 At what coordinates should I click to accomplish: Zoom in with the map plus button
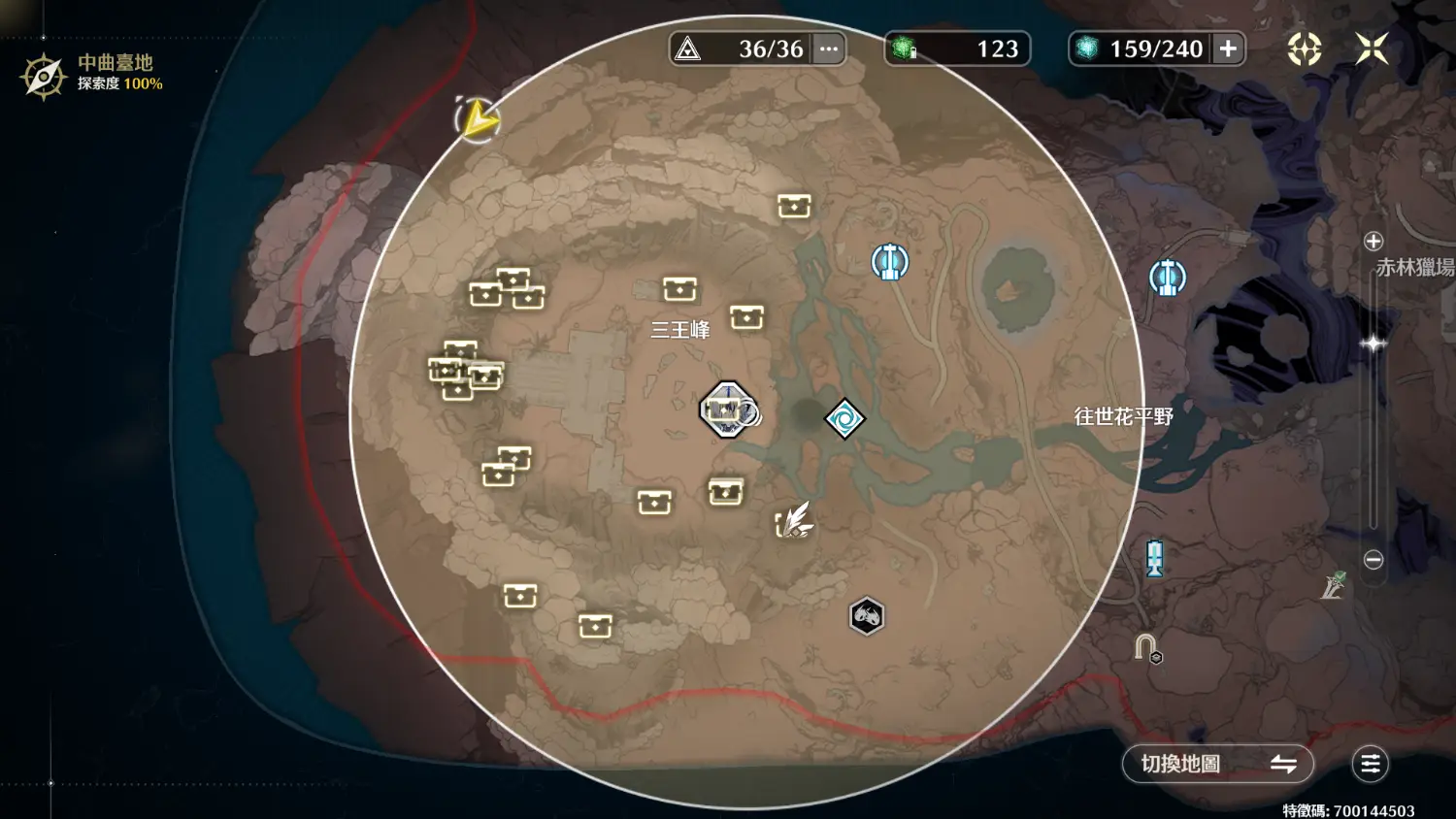pyautogui.click(x=1373, y=242)
